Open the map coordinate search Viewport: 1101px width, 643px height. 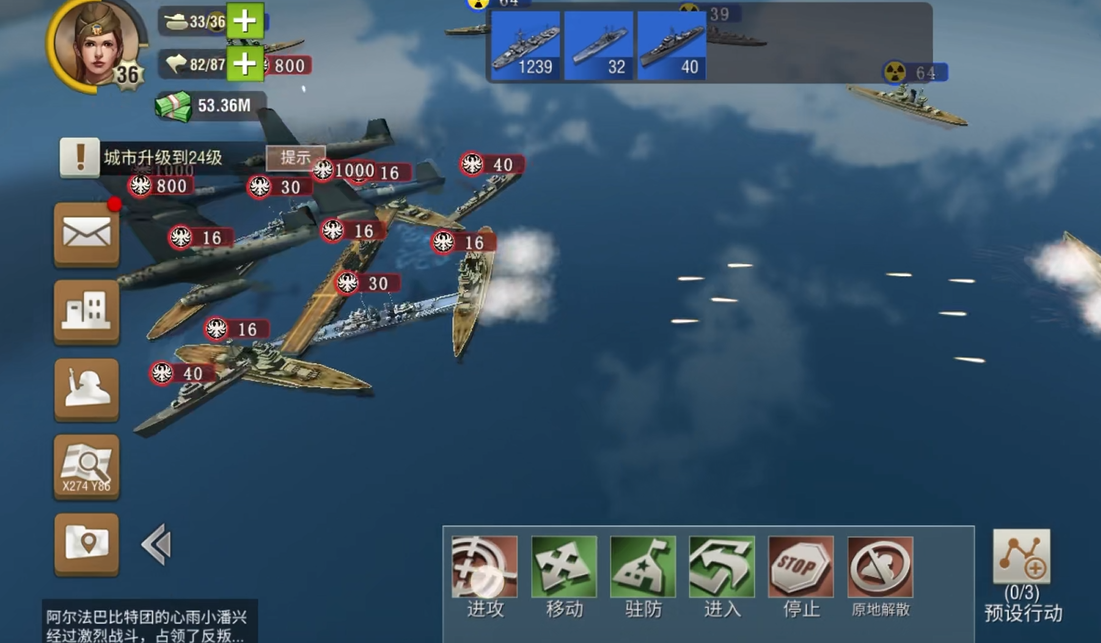(86, 467)
